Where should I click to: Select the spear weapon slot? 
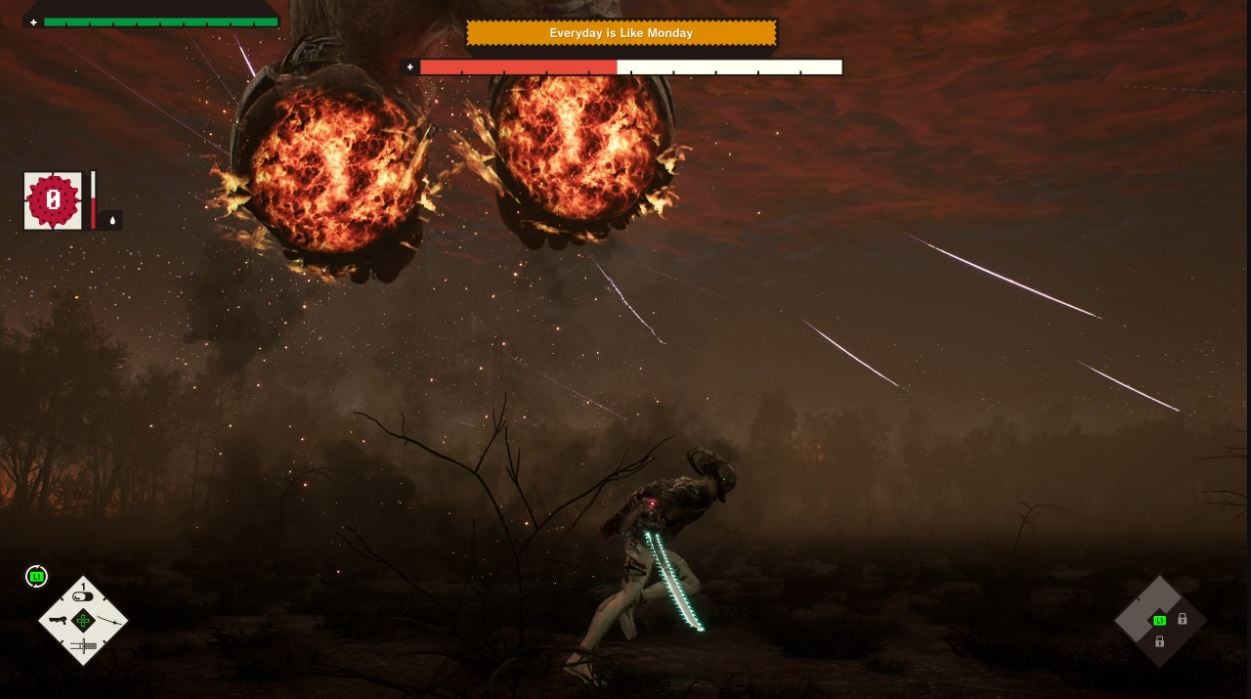[110, 621]
